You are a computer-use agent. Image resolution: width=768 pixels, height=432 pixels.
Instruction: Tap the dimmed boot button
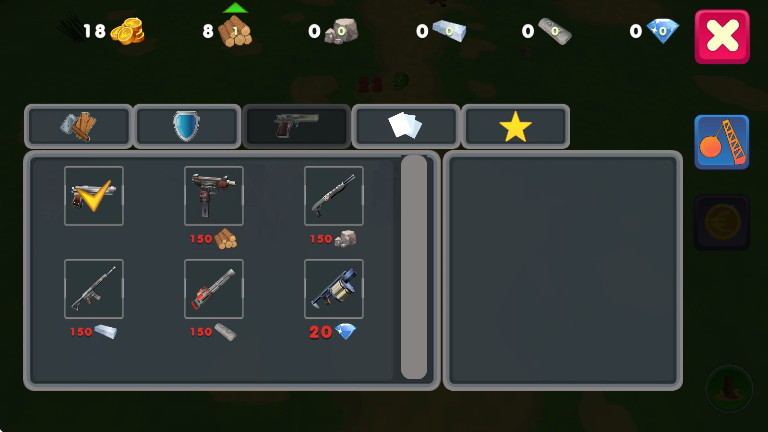[x=729, y=387]
